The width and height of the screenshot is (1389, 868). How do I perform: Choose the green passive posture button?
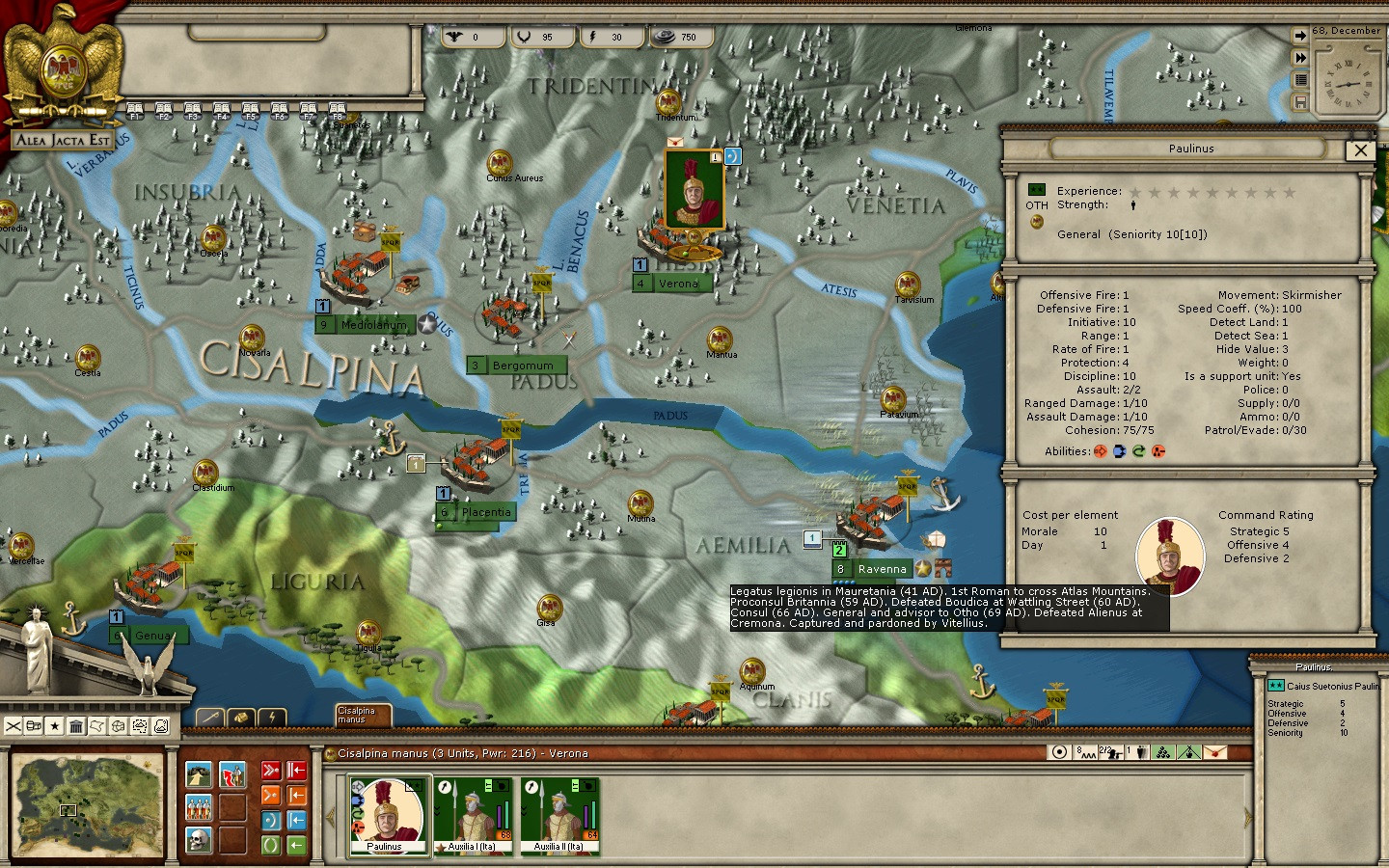point(271,845)
